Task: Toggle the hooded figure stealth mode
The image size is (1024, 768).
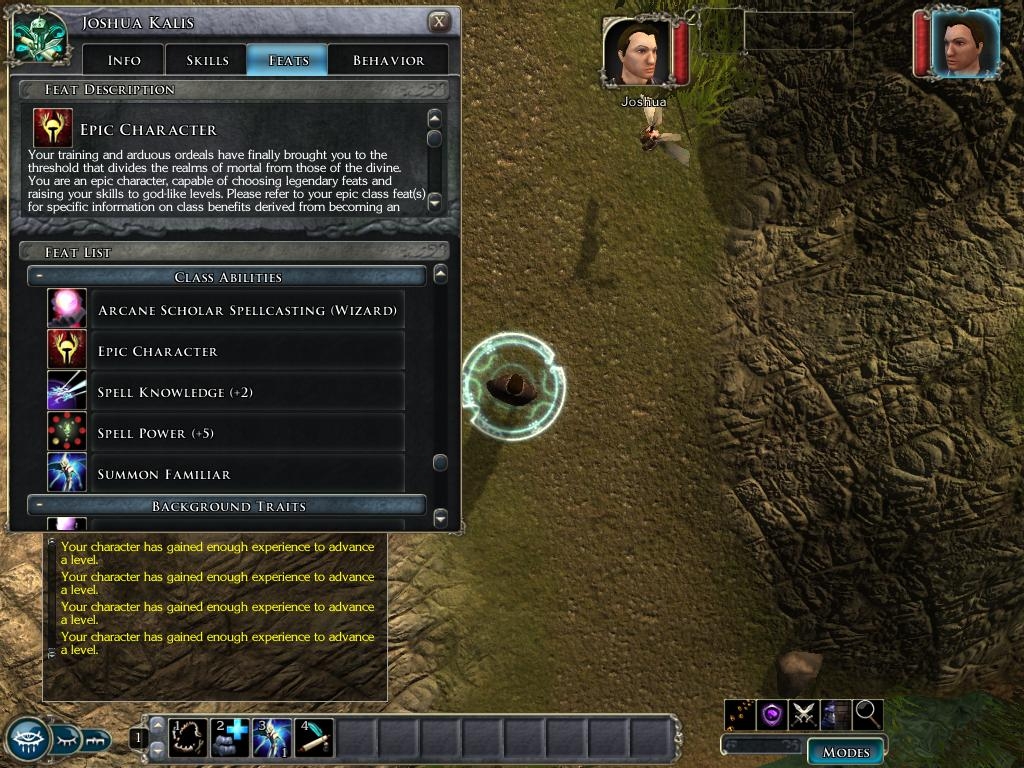Action: coord(835,714)
